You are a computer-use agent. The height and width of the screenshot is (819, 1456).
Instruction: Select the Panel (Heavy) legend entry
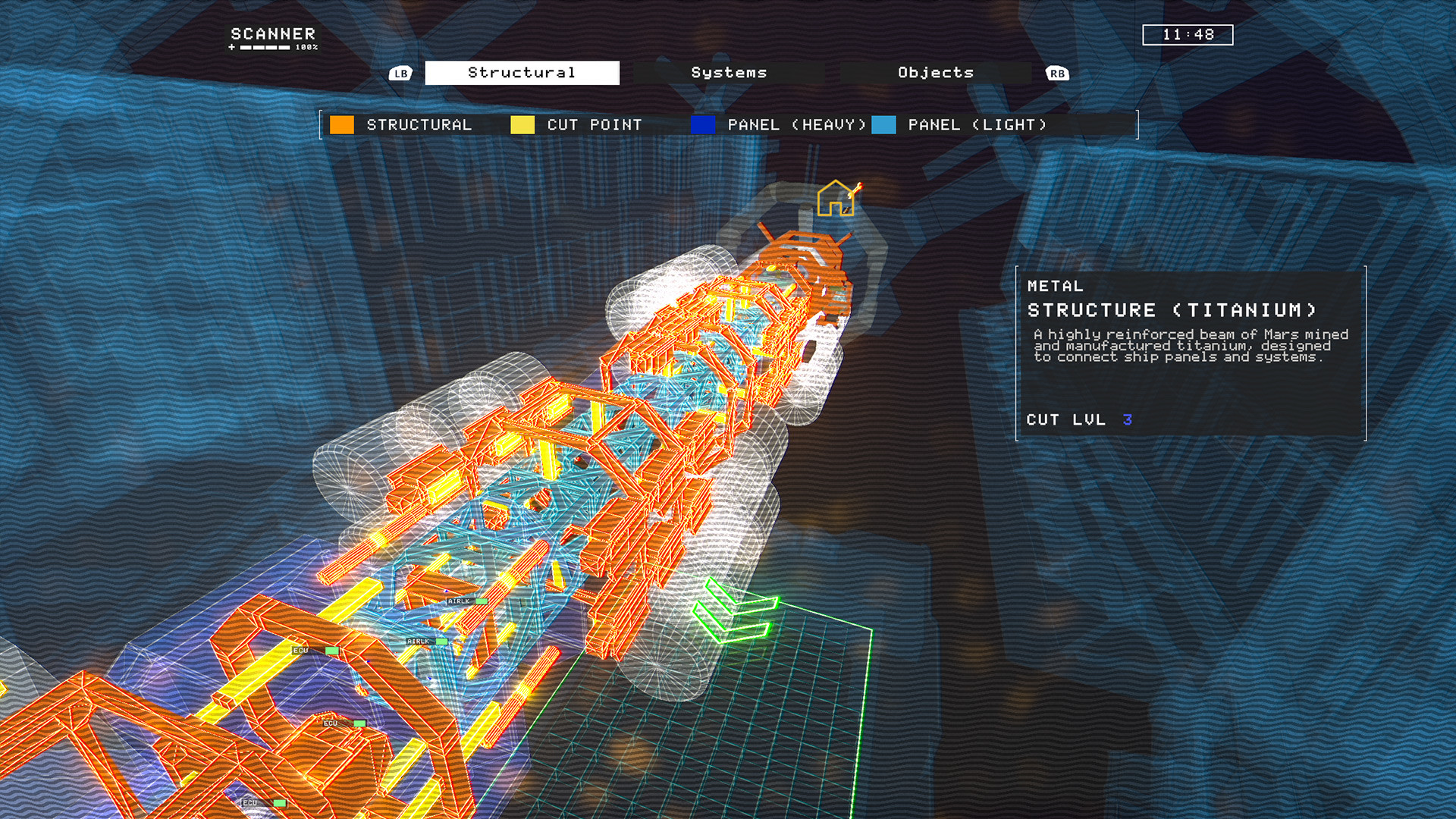(x=779, y=125)
